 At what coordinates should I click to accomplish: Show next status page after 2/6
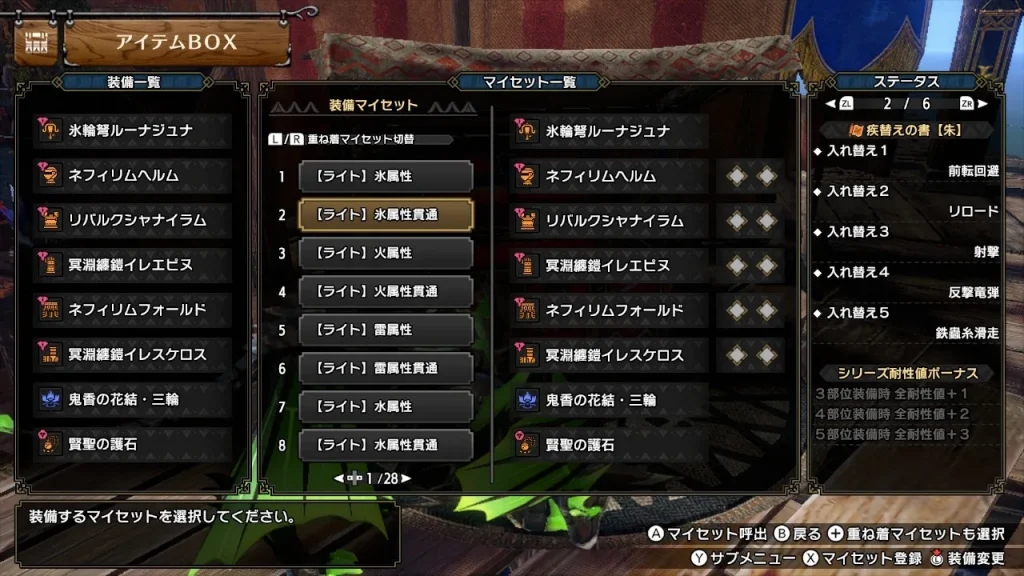coord(983,103)
